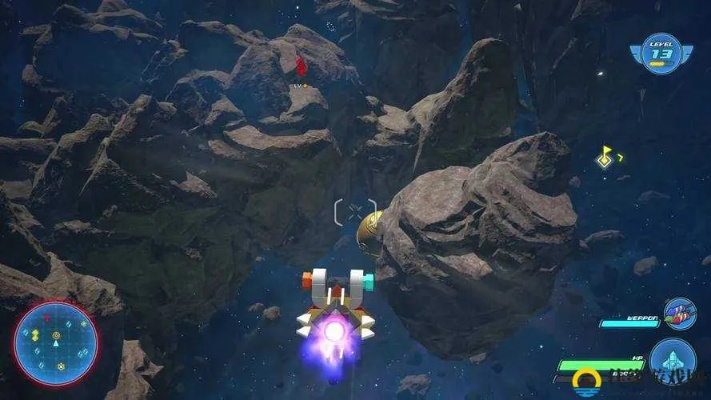Open the circular radar minimap
Screen dimensions: 711x400
click(56, 343)
